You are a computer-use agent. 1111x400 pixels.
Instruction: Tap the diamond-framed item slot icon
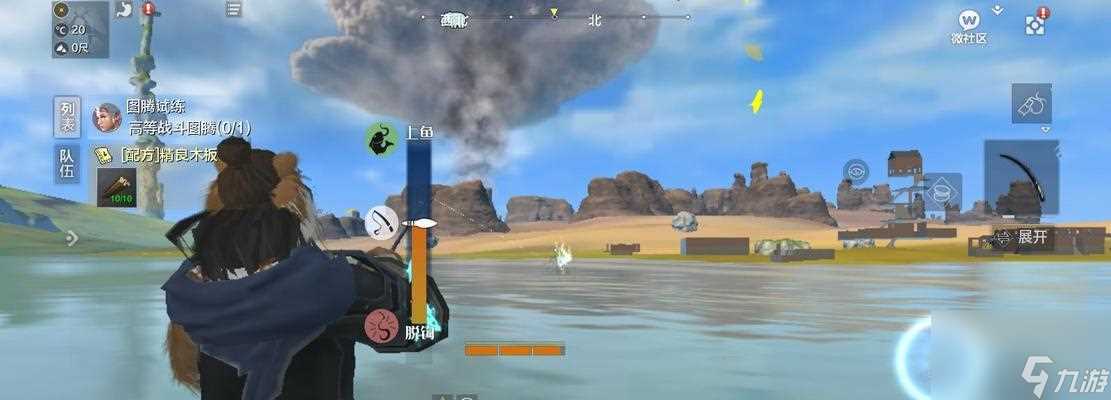(x=941, y=192)
